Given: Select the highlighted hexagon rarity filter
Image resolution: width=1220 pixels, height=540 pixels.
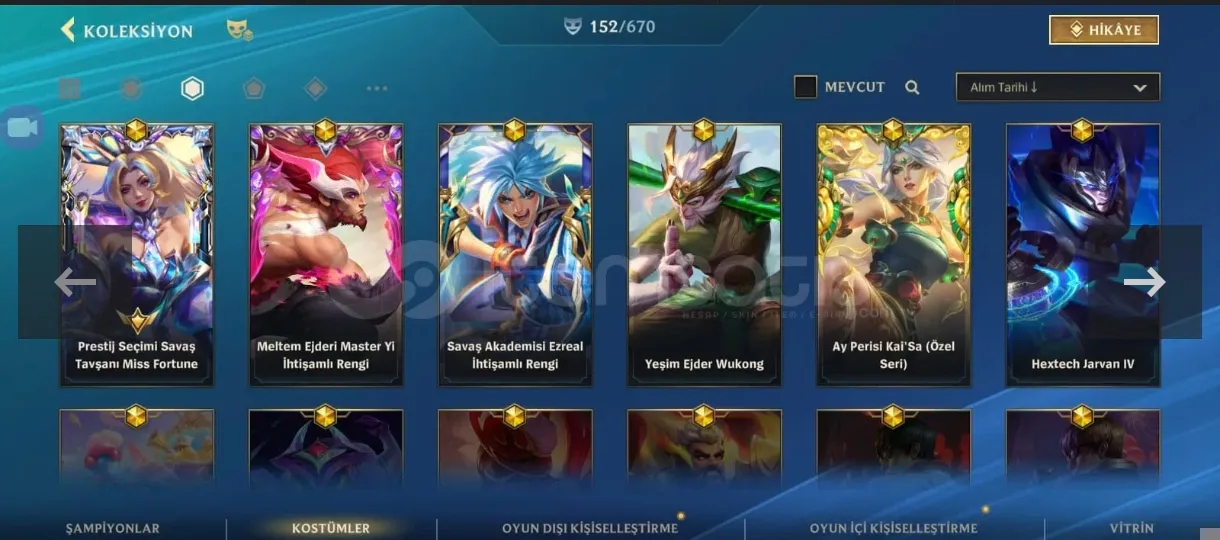Looking at the screenshot, I should pos(192,89).
